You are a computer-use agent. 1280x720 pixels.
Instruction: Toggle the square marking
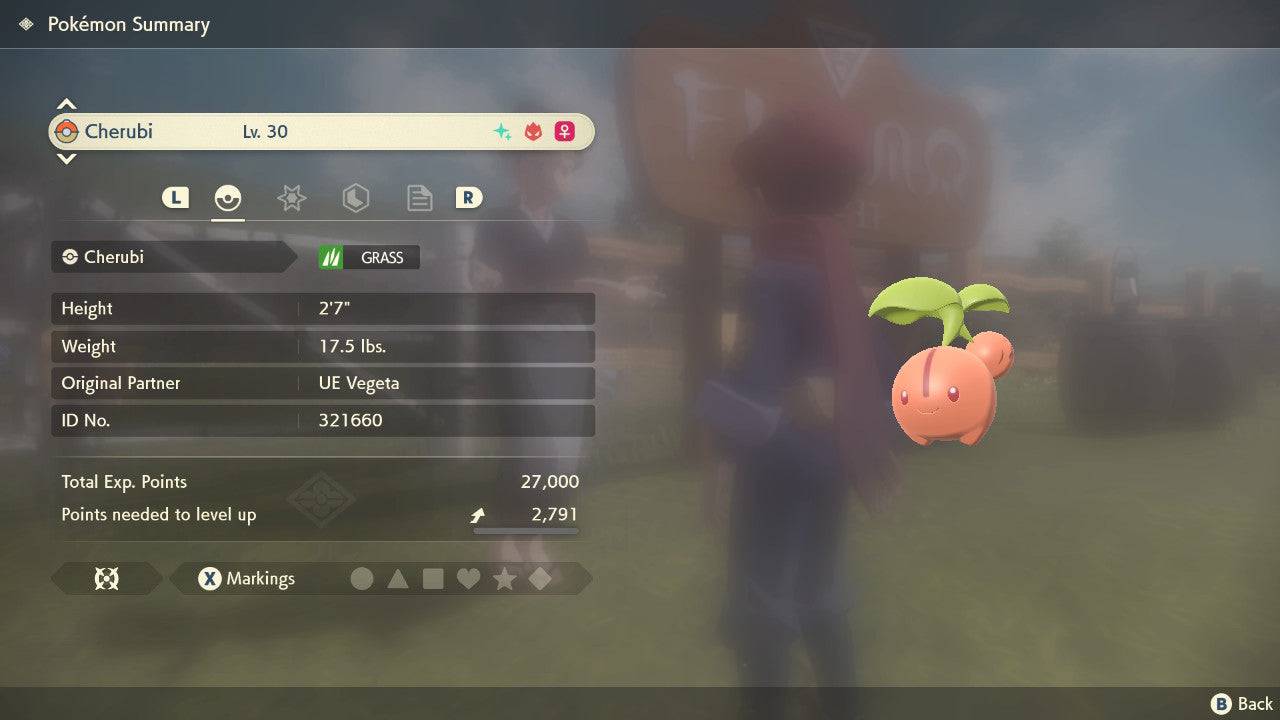[433, 579]
